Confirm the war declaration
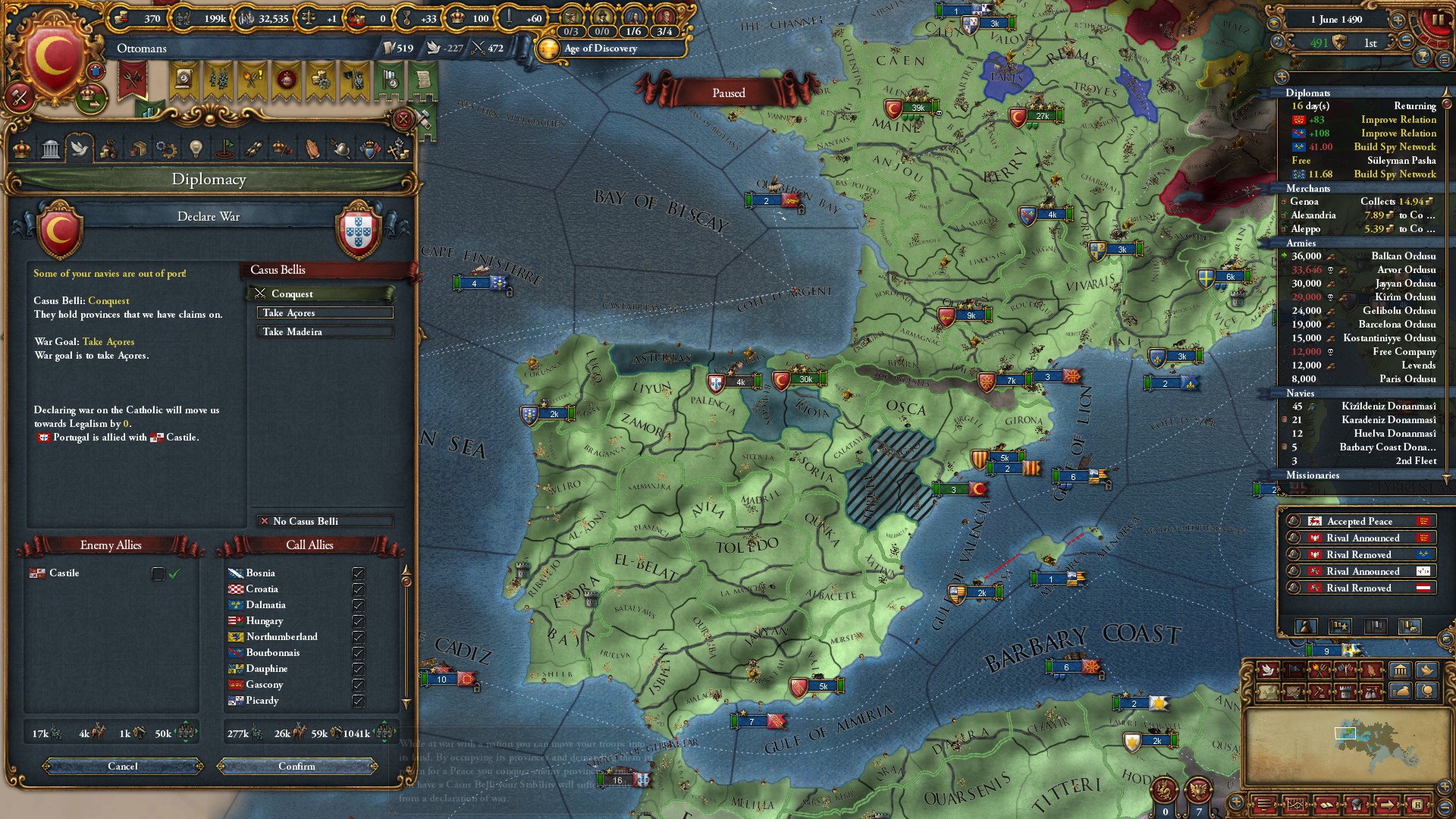The image size is (1456, 819). pyautogui.click(x=297, y=766)
